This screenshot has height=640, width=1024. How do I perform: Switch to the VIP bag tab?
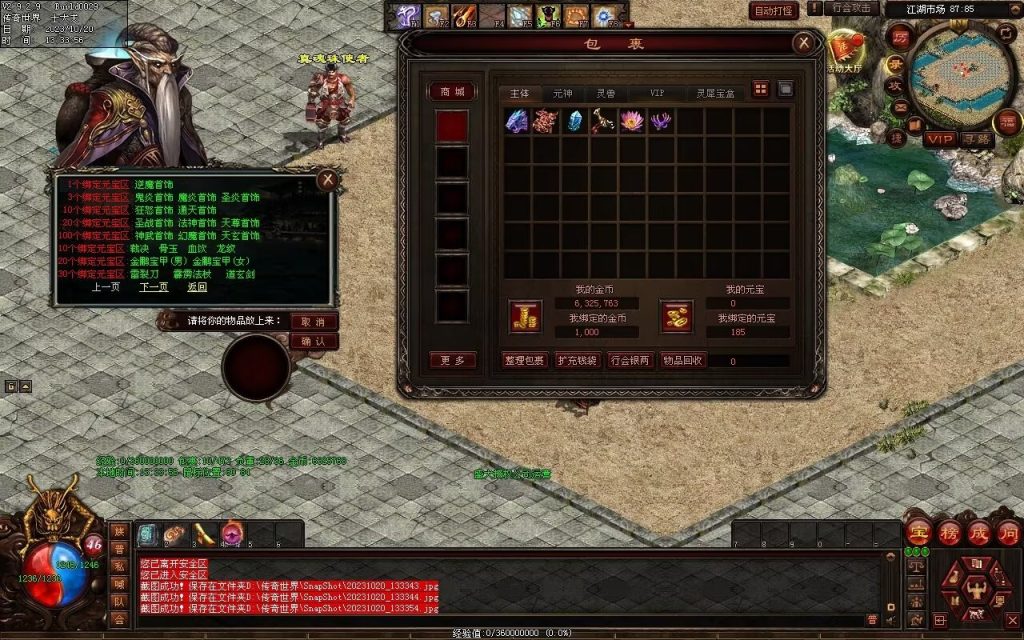tap(657, 92)
